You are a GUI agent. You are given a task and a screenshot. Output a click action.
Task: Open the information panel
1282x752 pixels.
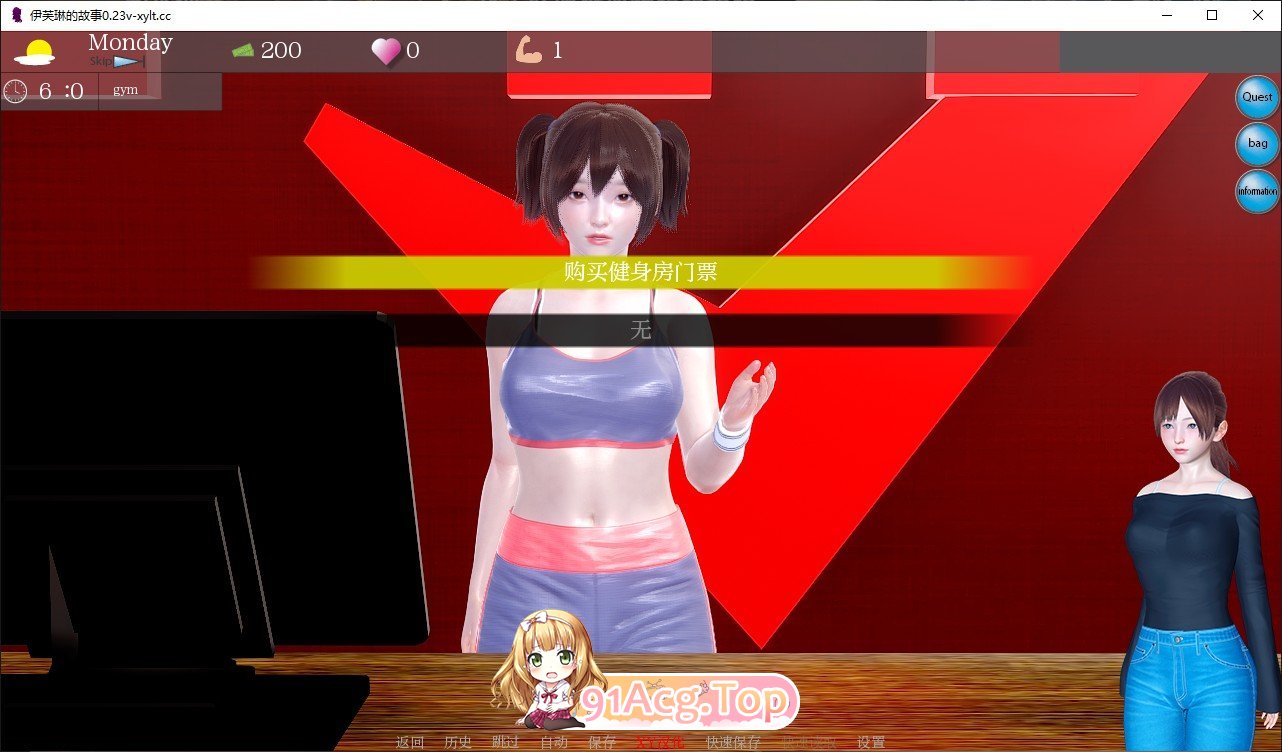1256,191
